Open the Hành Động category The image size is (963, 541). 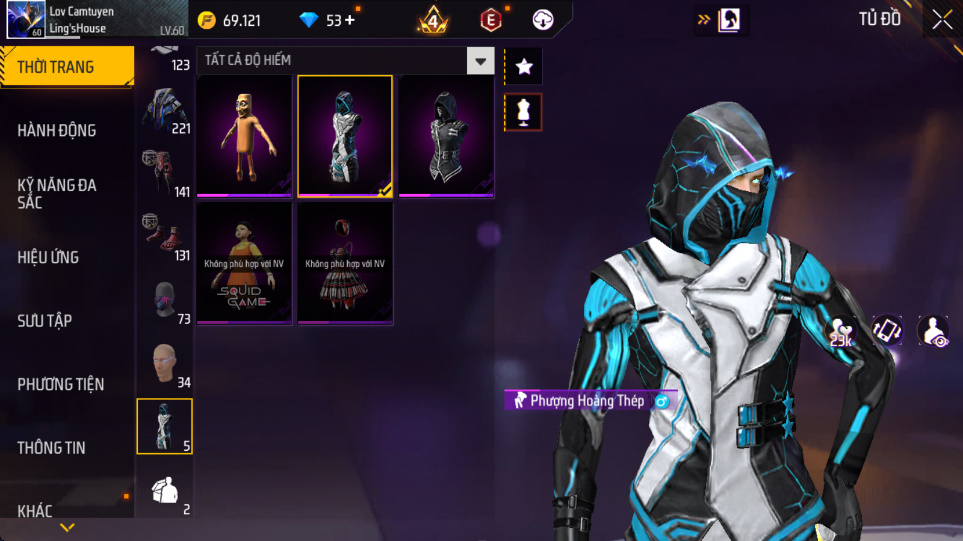[x=57, y=130]
